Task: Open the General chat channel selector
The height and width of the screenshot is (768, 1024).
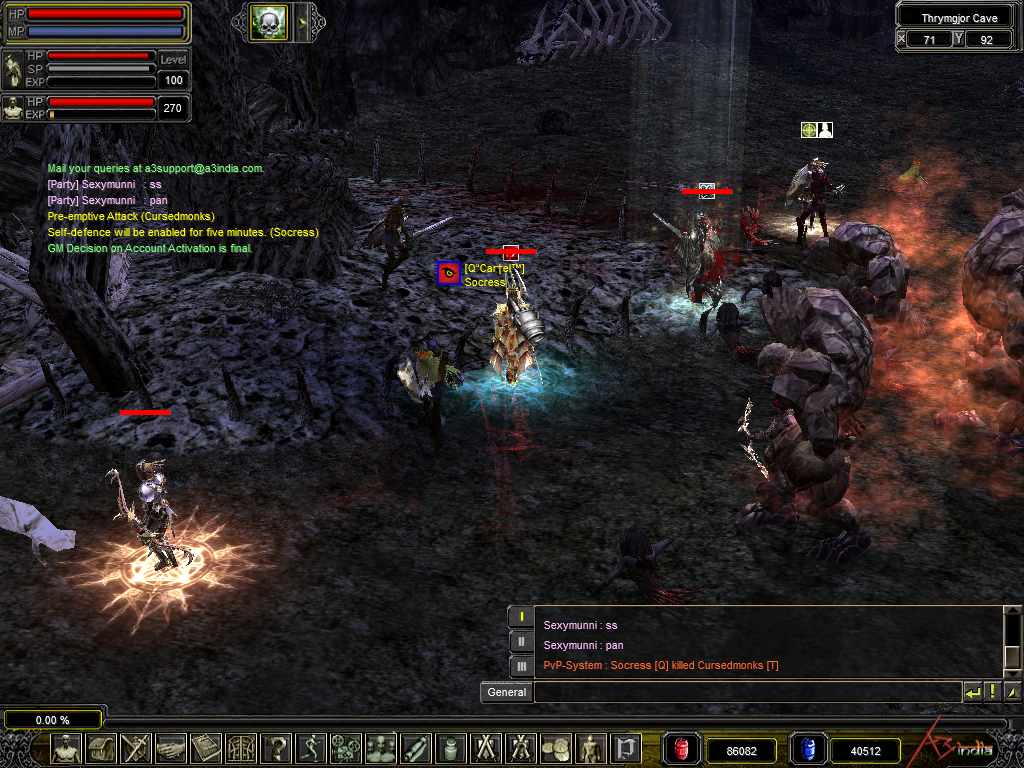Action: pos(506,692)
